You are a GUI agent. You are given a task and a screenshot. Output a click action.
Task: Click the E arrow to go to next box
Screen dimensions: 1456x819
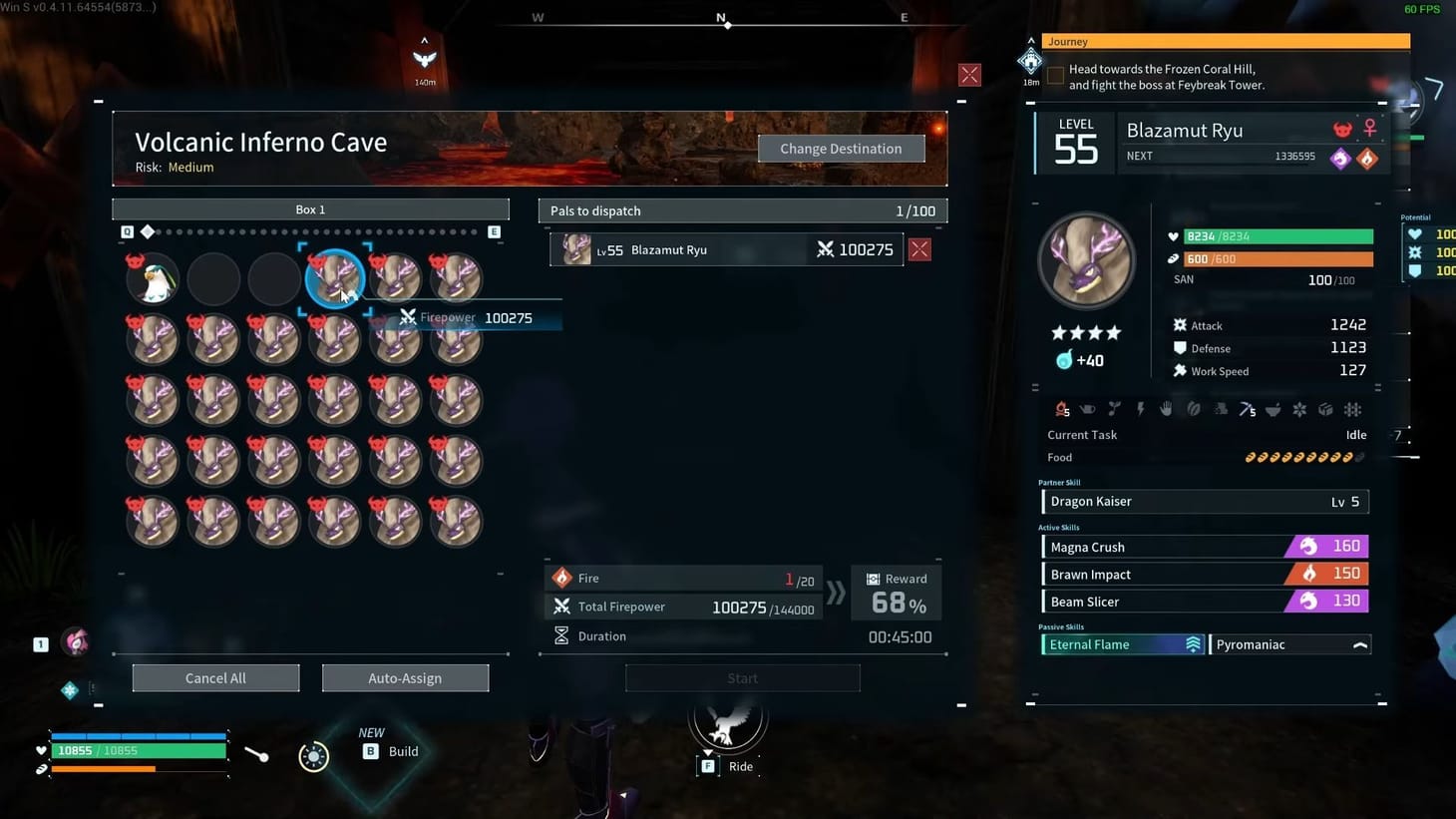(494, 230)
